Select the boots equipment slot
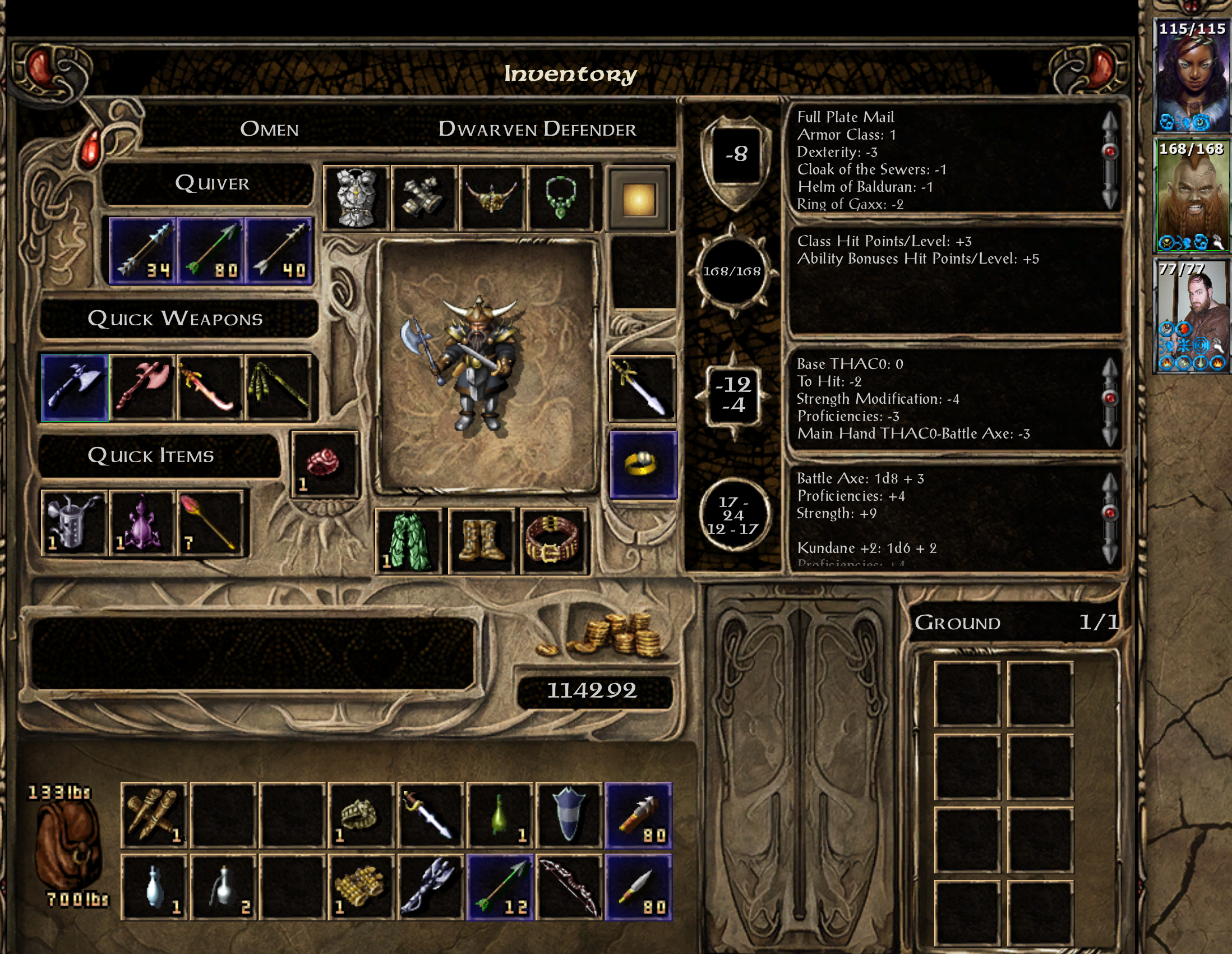 pos(481,542)
